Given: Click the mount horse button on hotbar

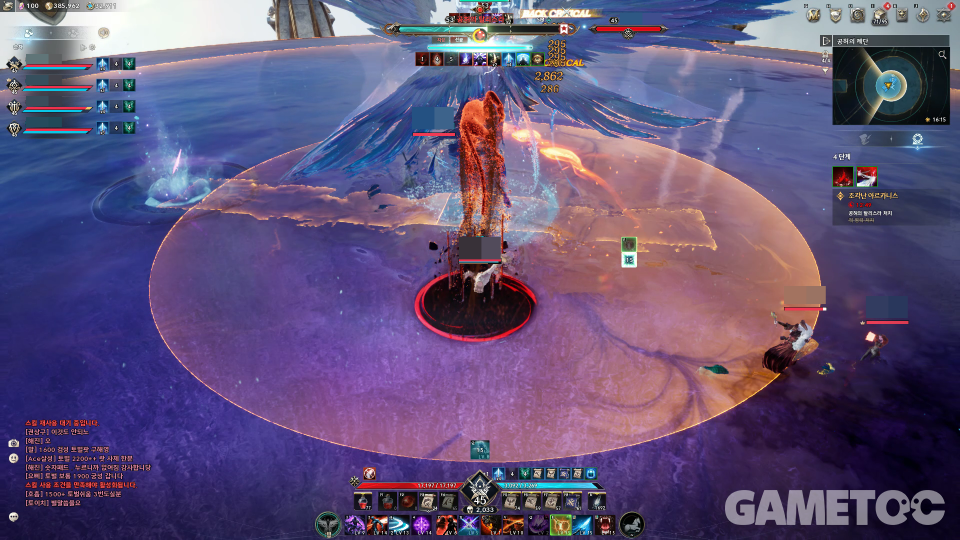Looking at the screenshot, I should [x=632, y=523].
